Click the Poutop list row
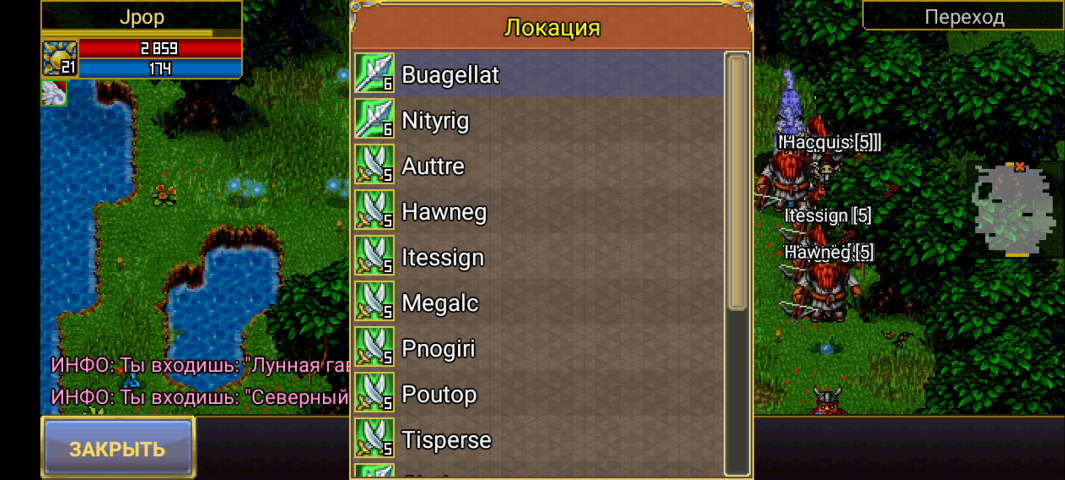Image resolution: width=1065 pixels, height=480 pixels. click(538, 395)
